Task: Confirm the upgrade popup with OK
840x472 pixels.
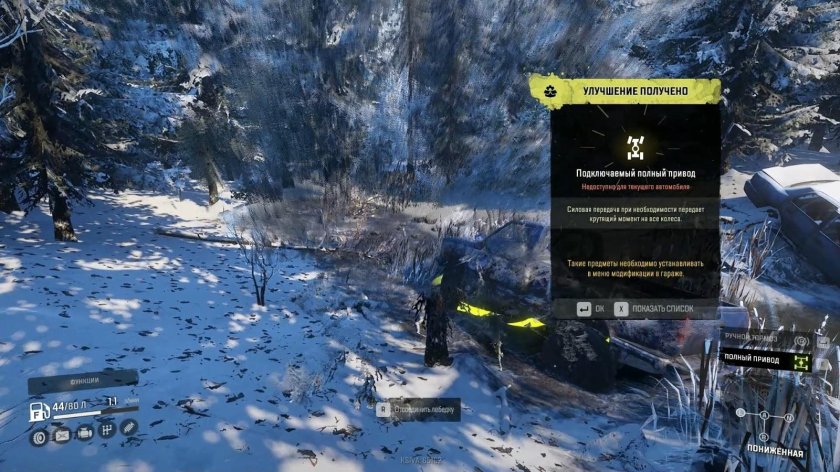Action: [591, 309]
